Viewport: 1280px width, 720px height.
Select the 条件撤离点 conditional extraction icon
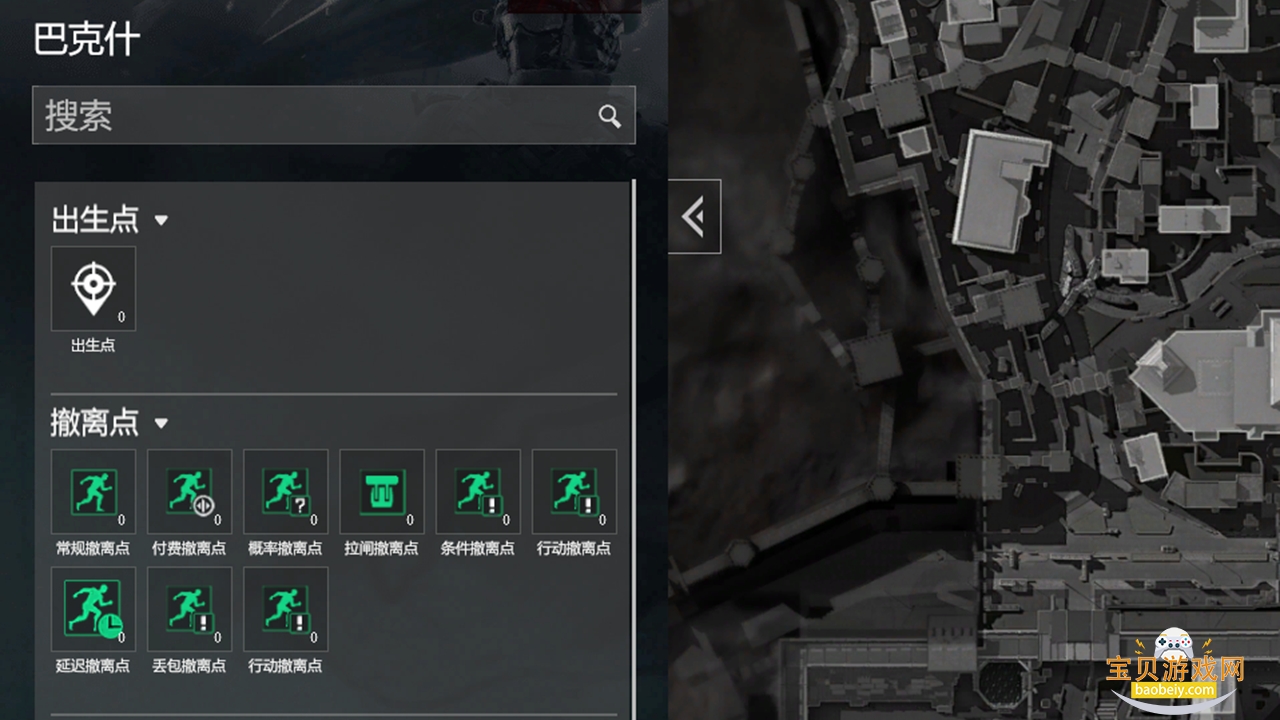point(477,491)
